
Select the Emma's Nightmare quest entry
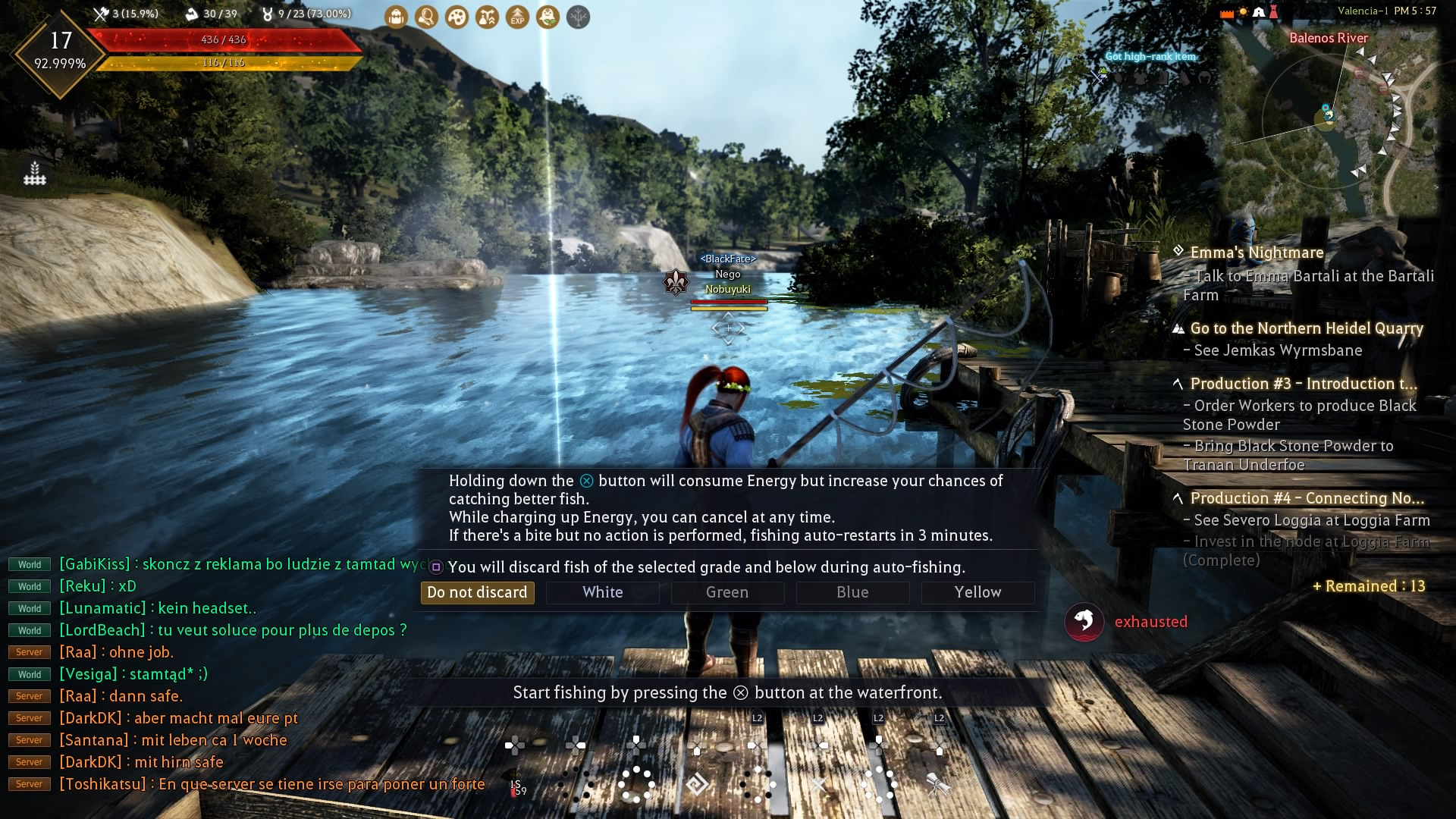1257,253
